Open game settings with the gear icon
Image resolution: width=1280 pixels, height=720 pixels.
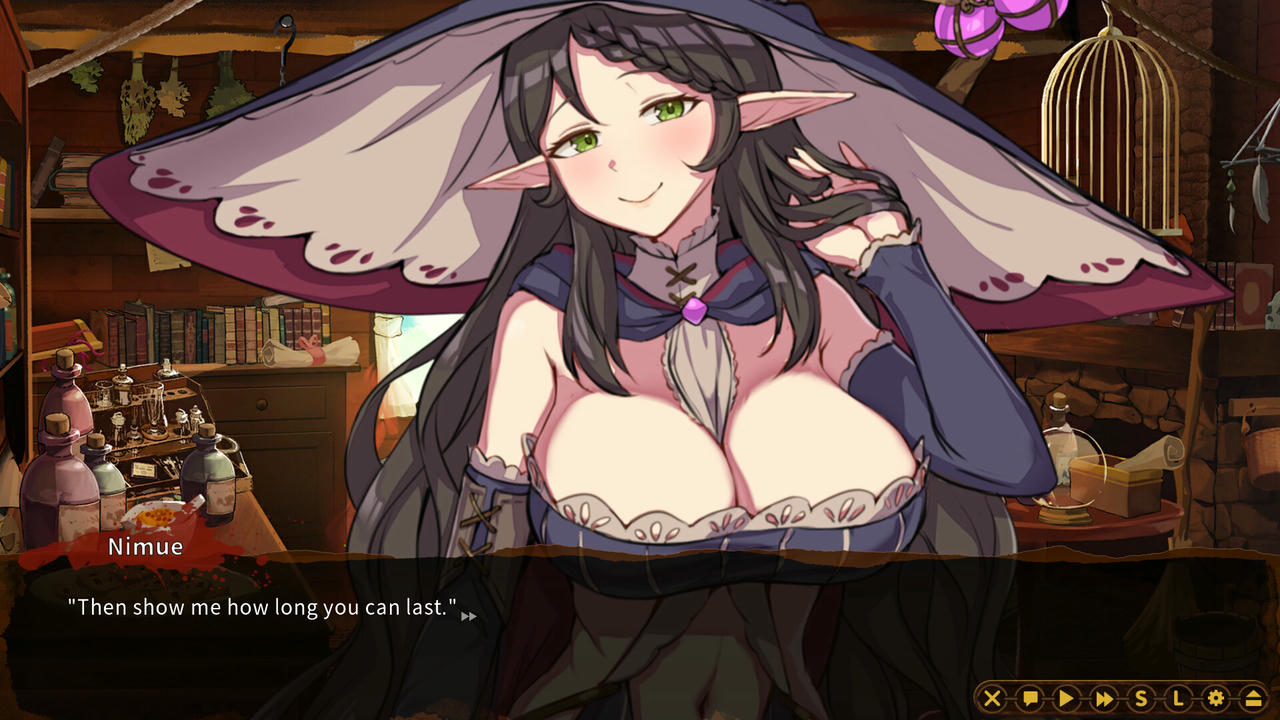tap(1216, 698)
